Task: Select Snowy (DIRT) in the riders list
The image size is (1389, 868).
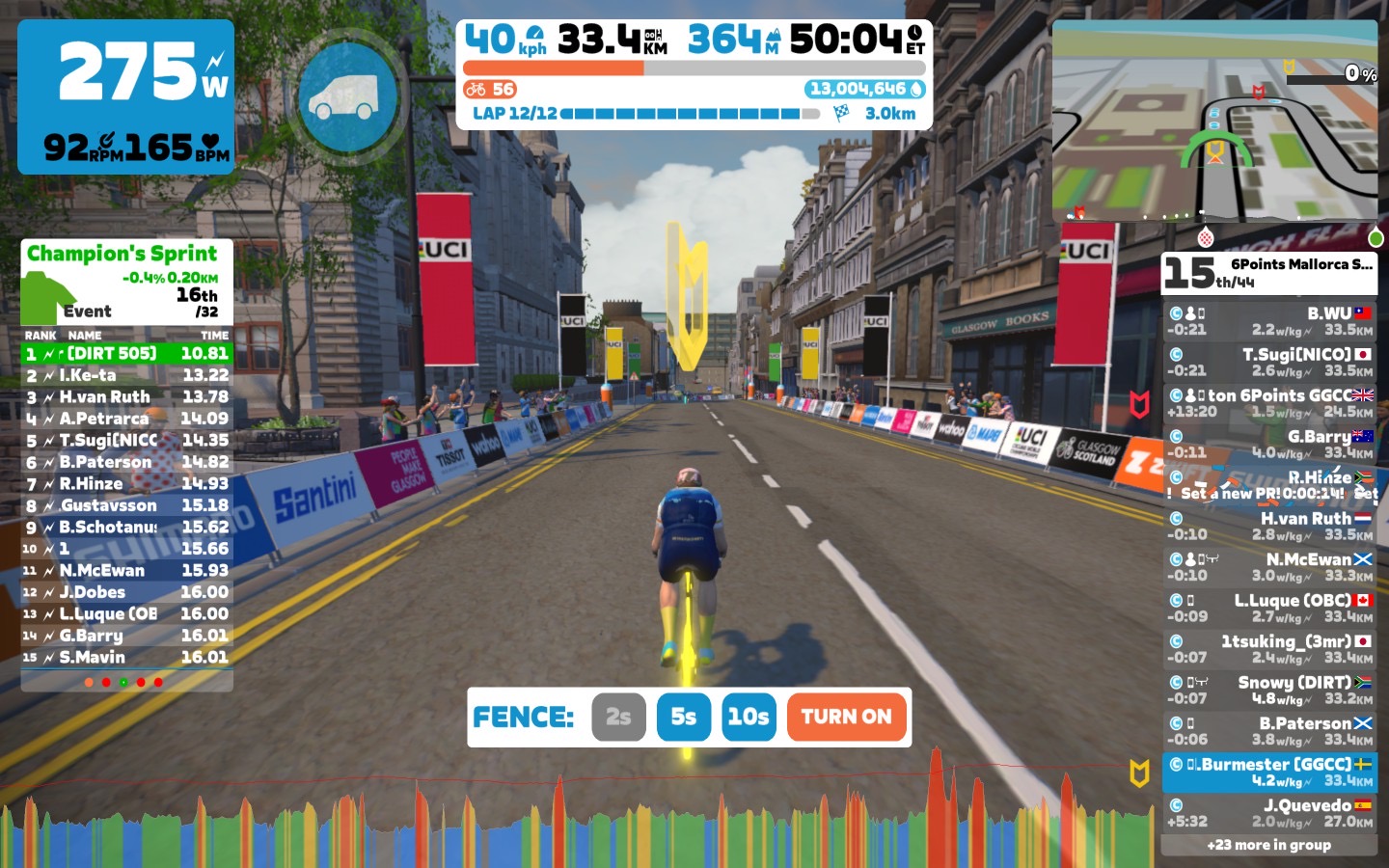Action: coord(1269,690)
